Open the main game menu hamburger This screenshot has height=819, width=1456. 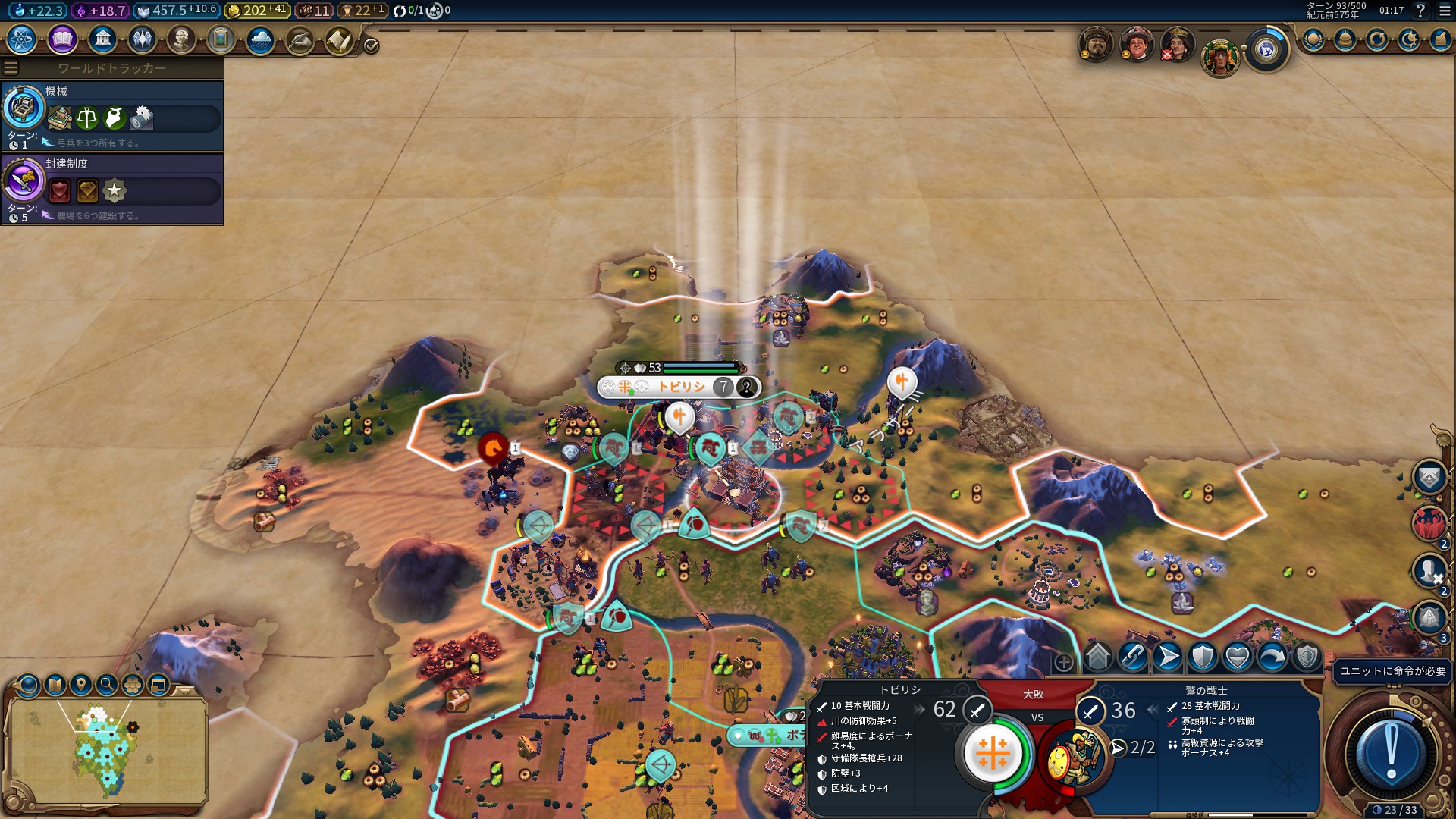click(1445, 11)
